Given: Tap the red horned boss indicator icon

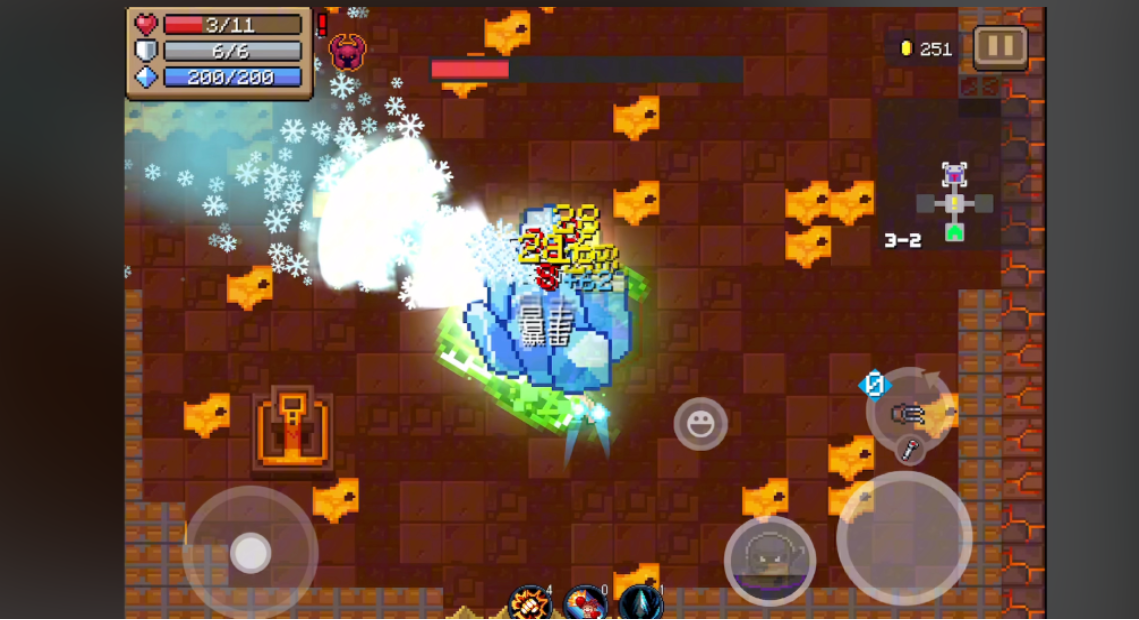Looking at the screenshot, I should (347, 51).
